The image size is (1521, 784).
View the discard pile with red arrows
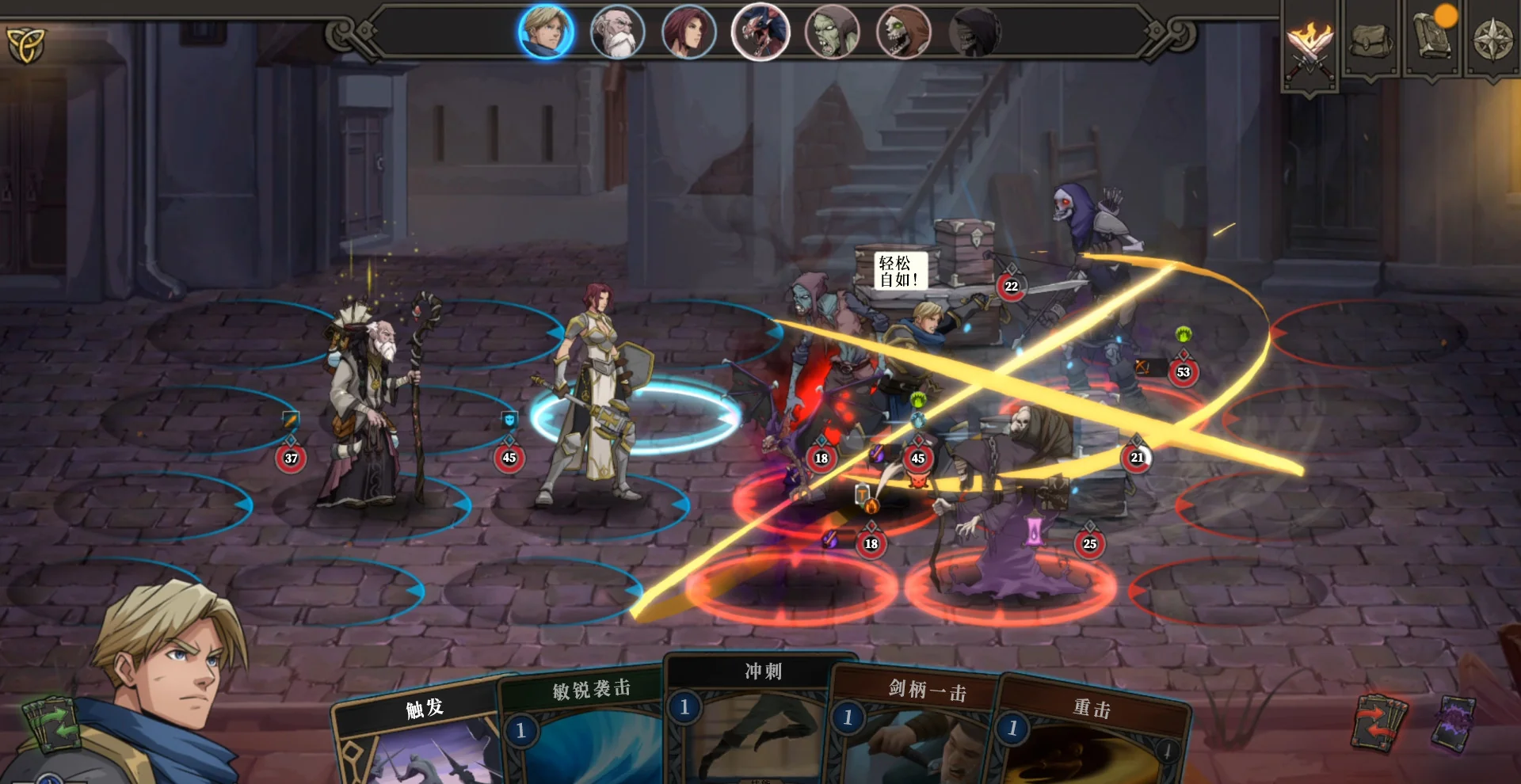1379,722
